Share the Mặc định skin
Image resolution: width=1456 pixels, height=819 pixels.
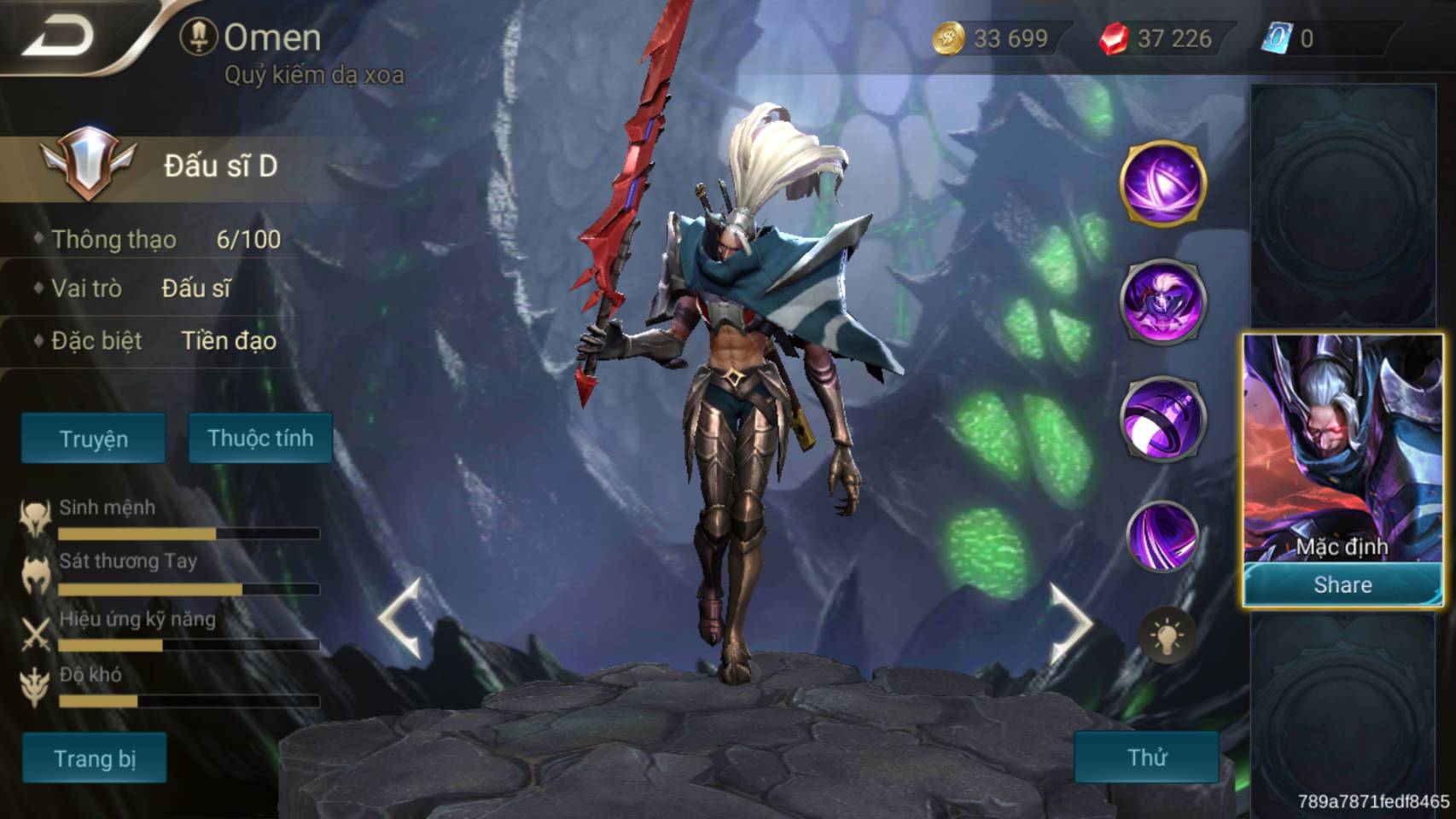coord(1342,584)
